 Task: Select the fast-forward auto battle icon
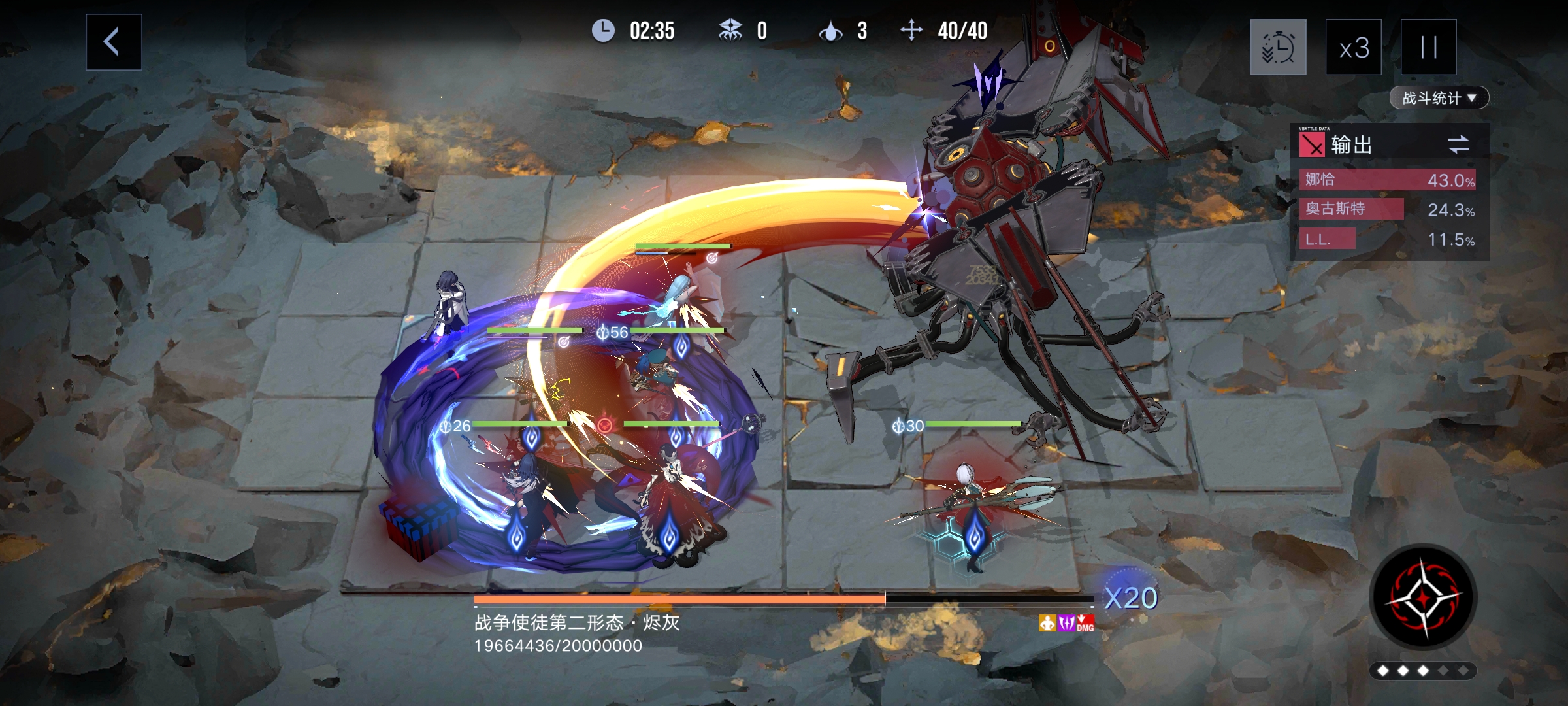point(1278,46)
